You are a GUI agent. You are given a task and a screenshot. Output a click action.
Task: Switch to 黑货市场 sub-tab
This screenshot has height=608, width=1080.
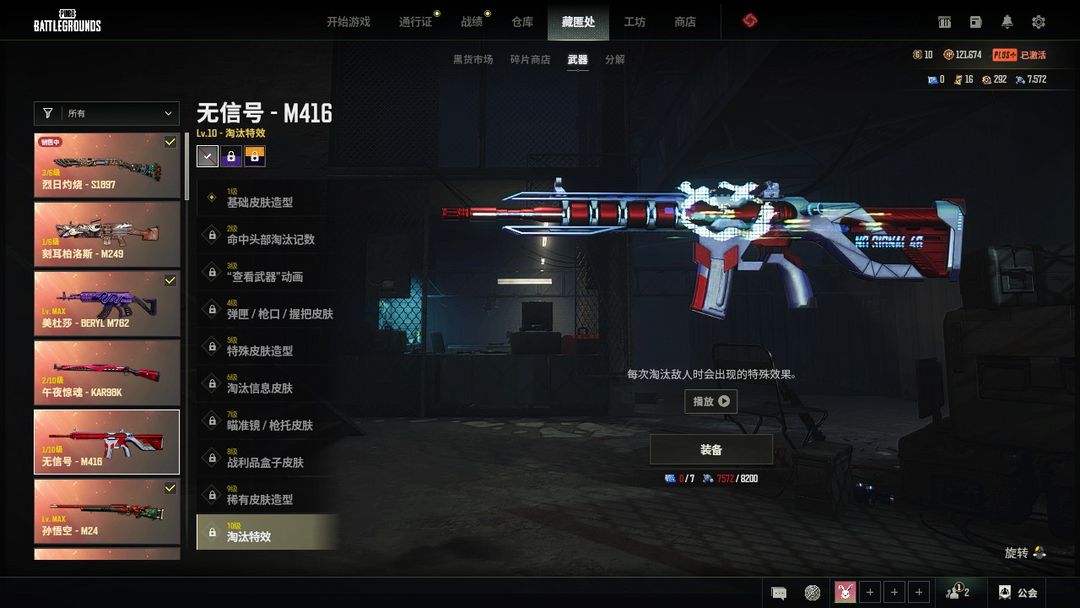(x=473, y=60)
